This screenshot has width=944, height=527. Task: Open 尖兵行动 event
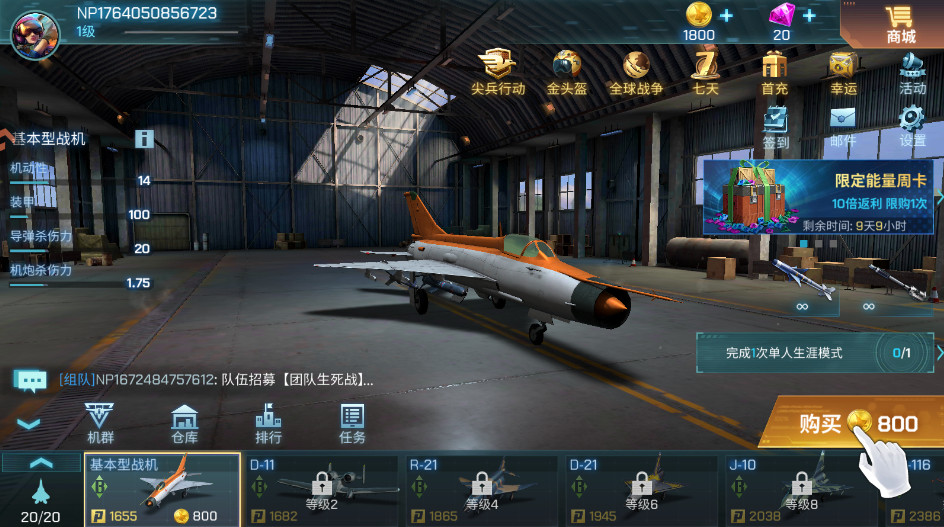click(x=498, y=72)
